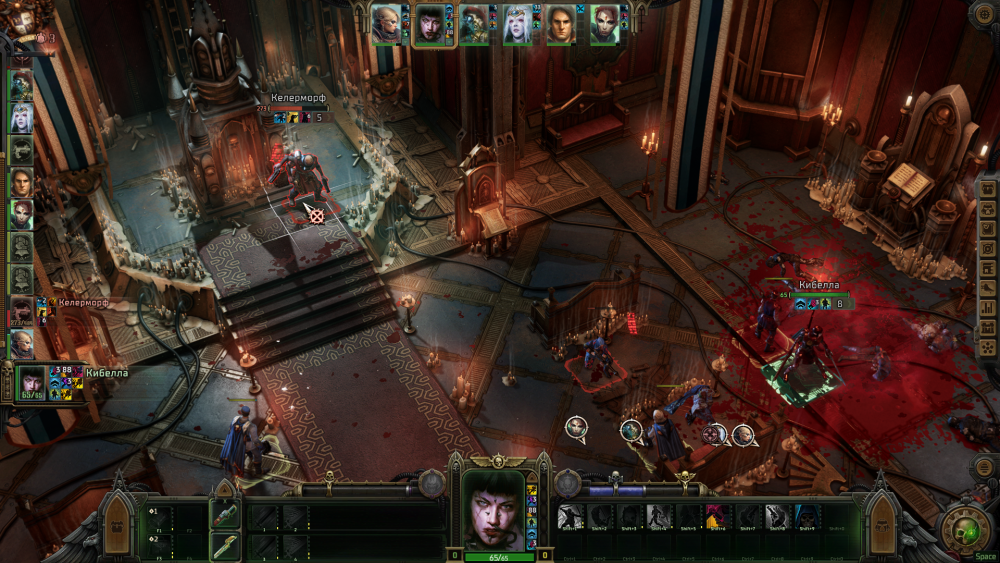
Task: Select the crowned white-haired woman's party portrait
Action: (x=517, y=24)
